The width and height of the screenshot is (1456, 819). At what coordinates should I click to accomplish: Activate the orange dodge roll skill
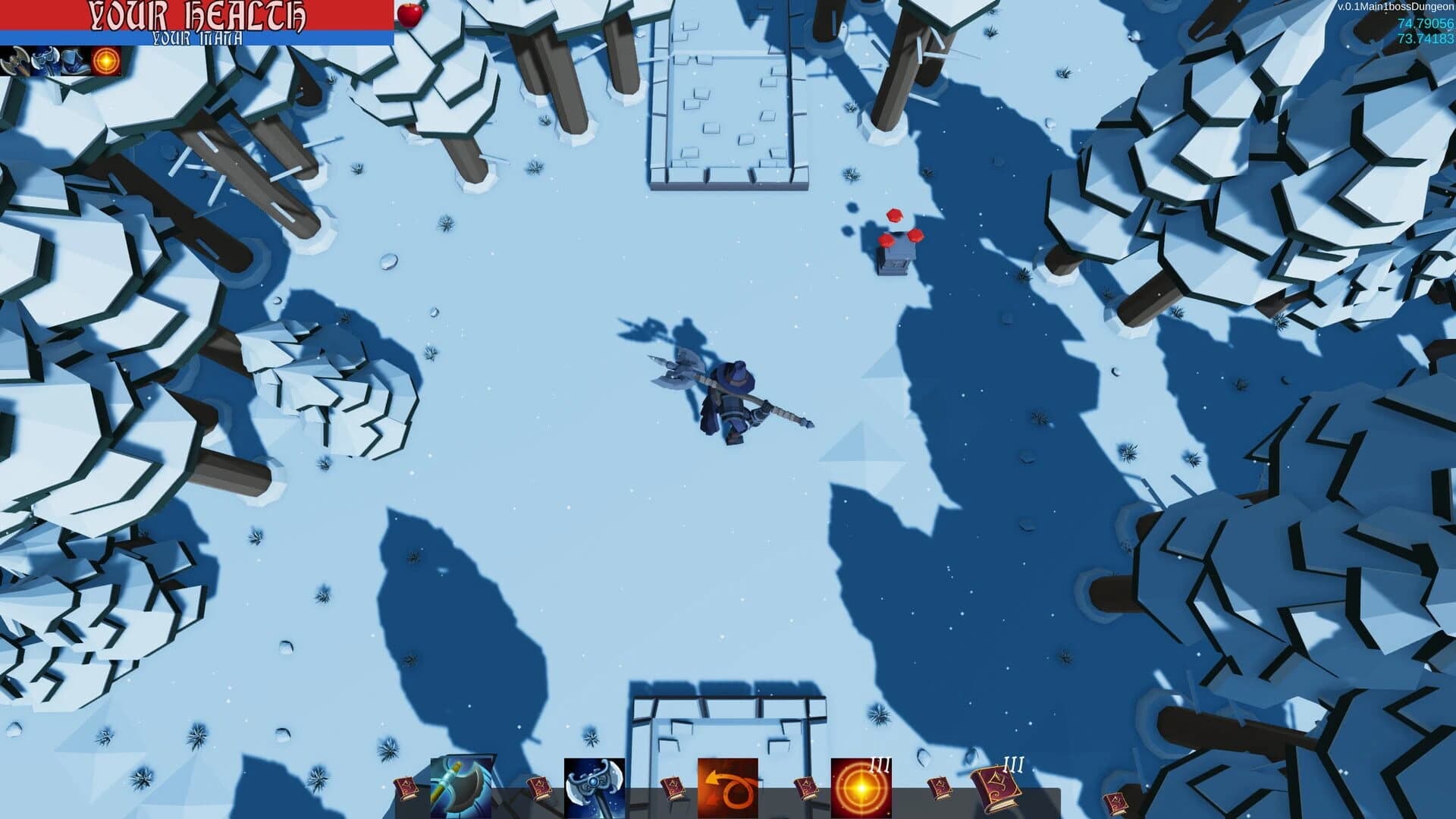pos(729,785)
